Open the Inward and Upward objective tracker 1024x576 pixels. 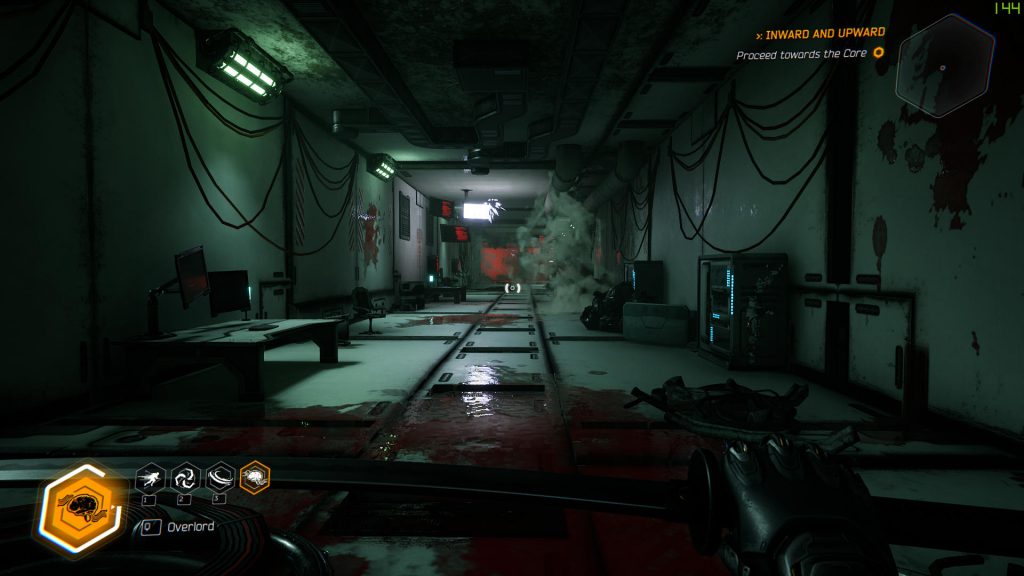826,33
